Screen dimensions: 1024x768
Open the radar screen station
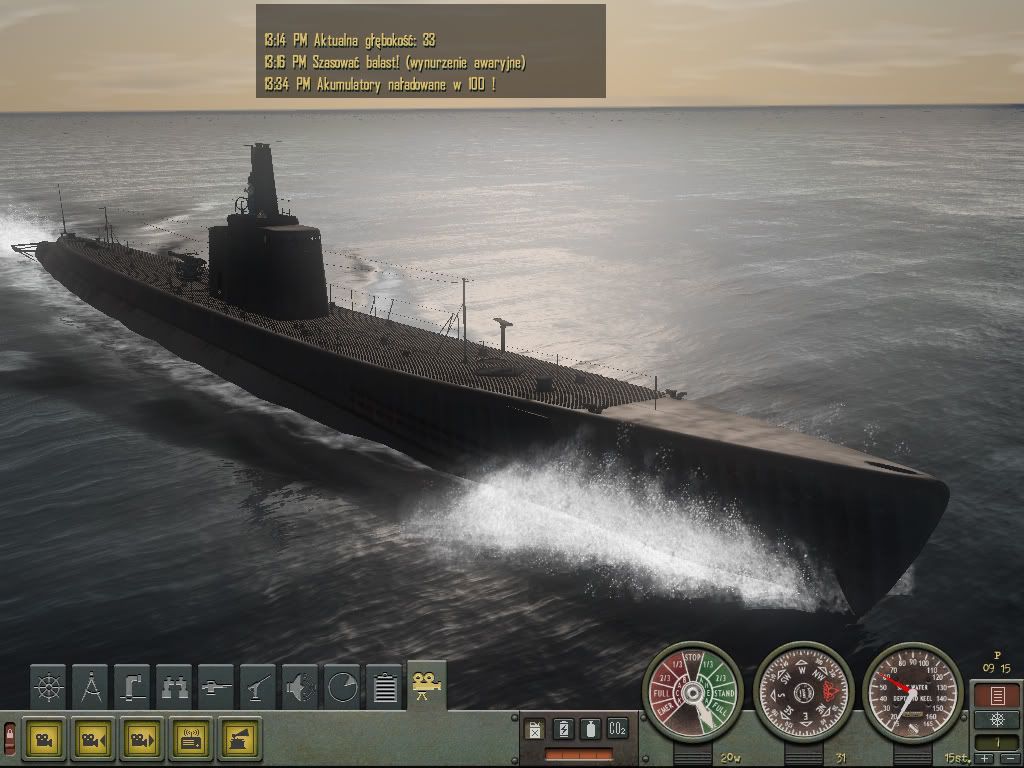coord(342,686)
